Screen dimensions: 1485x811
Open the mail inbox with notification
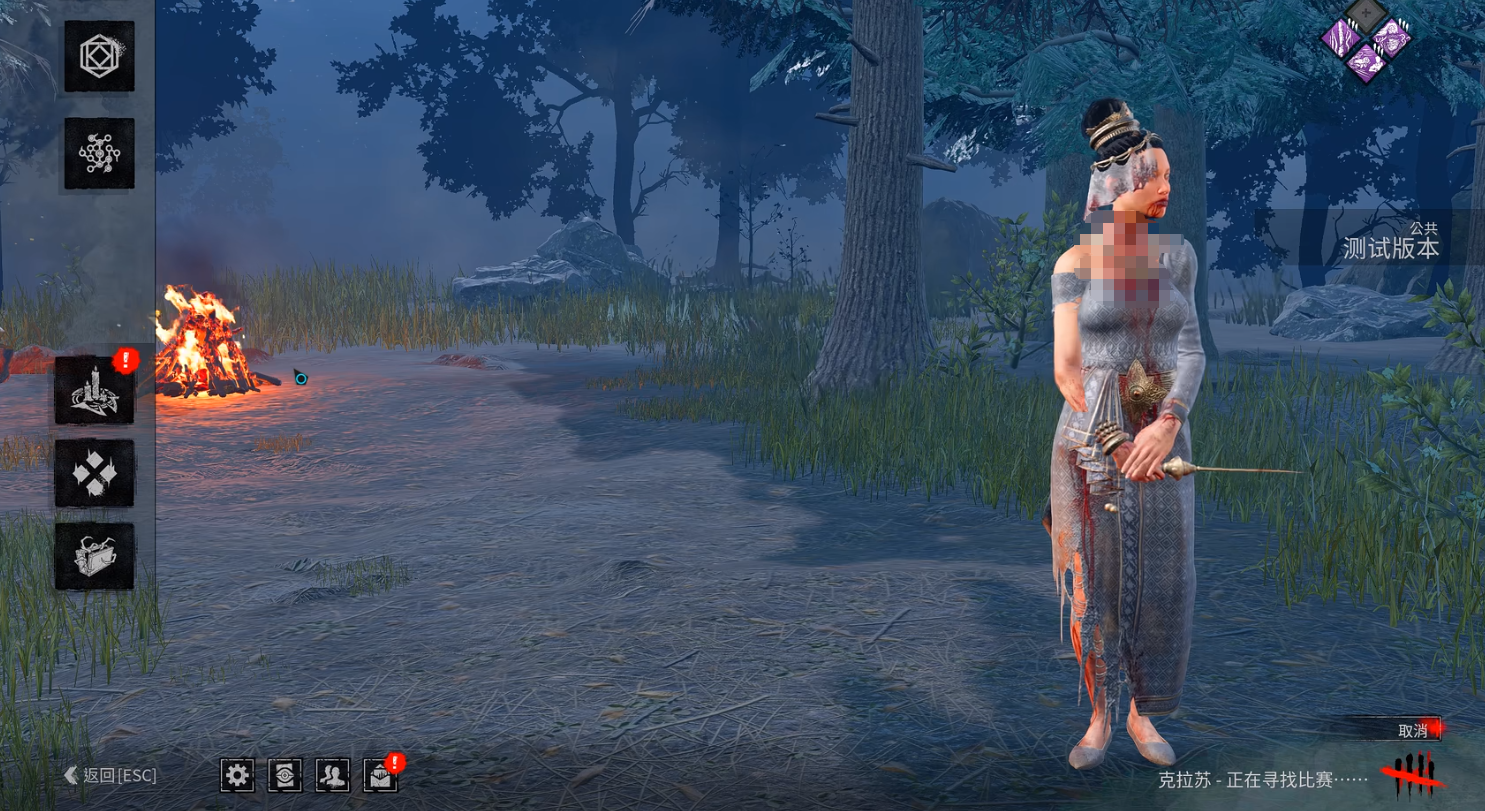380,775
